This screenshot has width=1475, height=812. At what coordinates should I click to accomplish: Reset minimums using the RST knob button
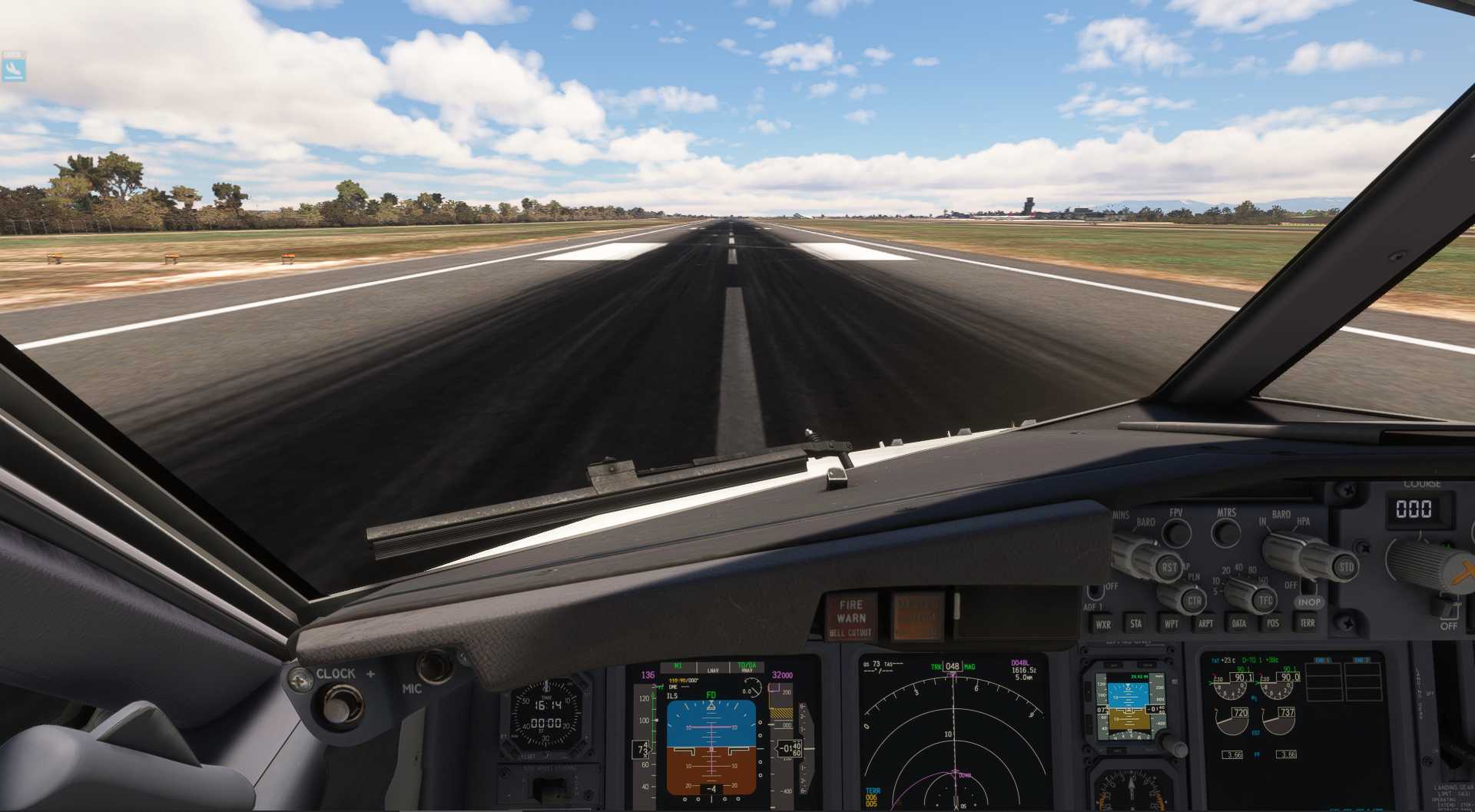pyautogui.click(x=1168, y=568)
